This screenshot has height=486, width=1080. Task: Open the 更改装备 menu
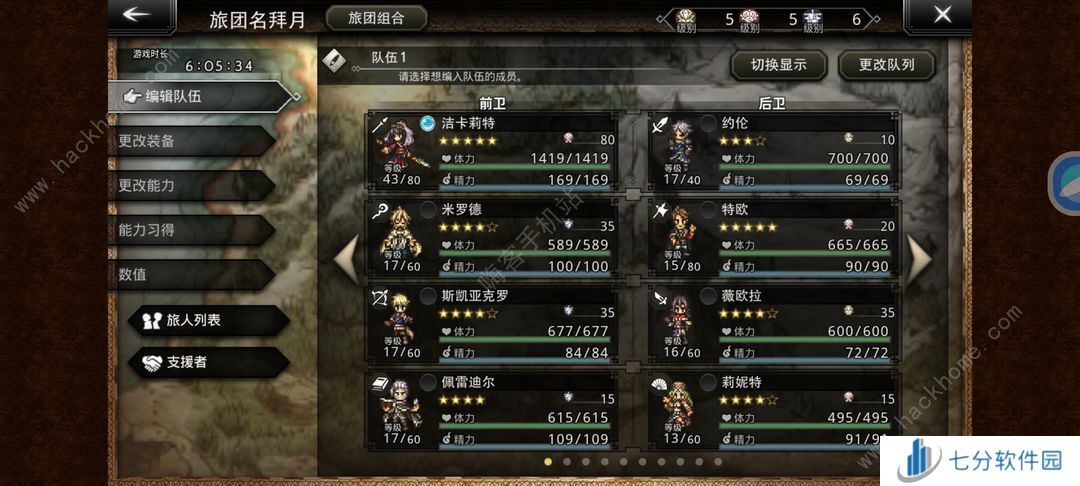(x=190, y=141)
